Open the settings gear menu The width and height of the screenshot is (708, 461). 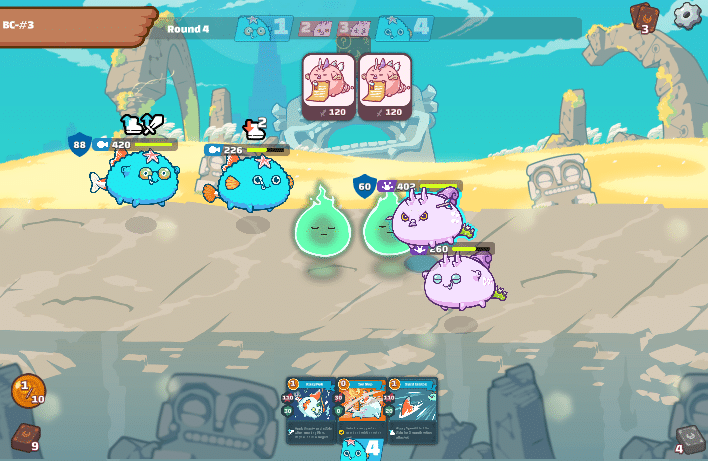click(687, 15)
